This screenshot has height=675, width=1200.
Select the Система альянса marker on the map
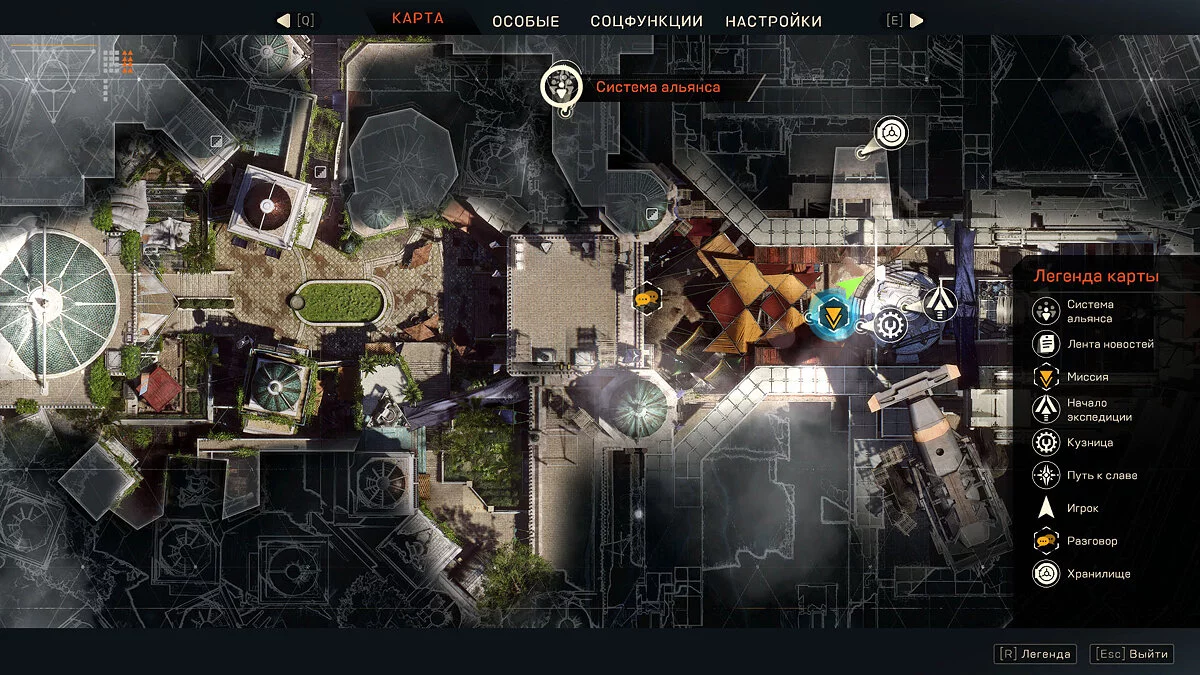click(562, 87)
